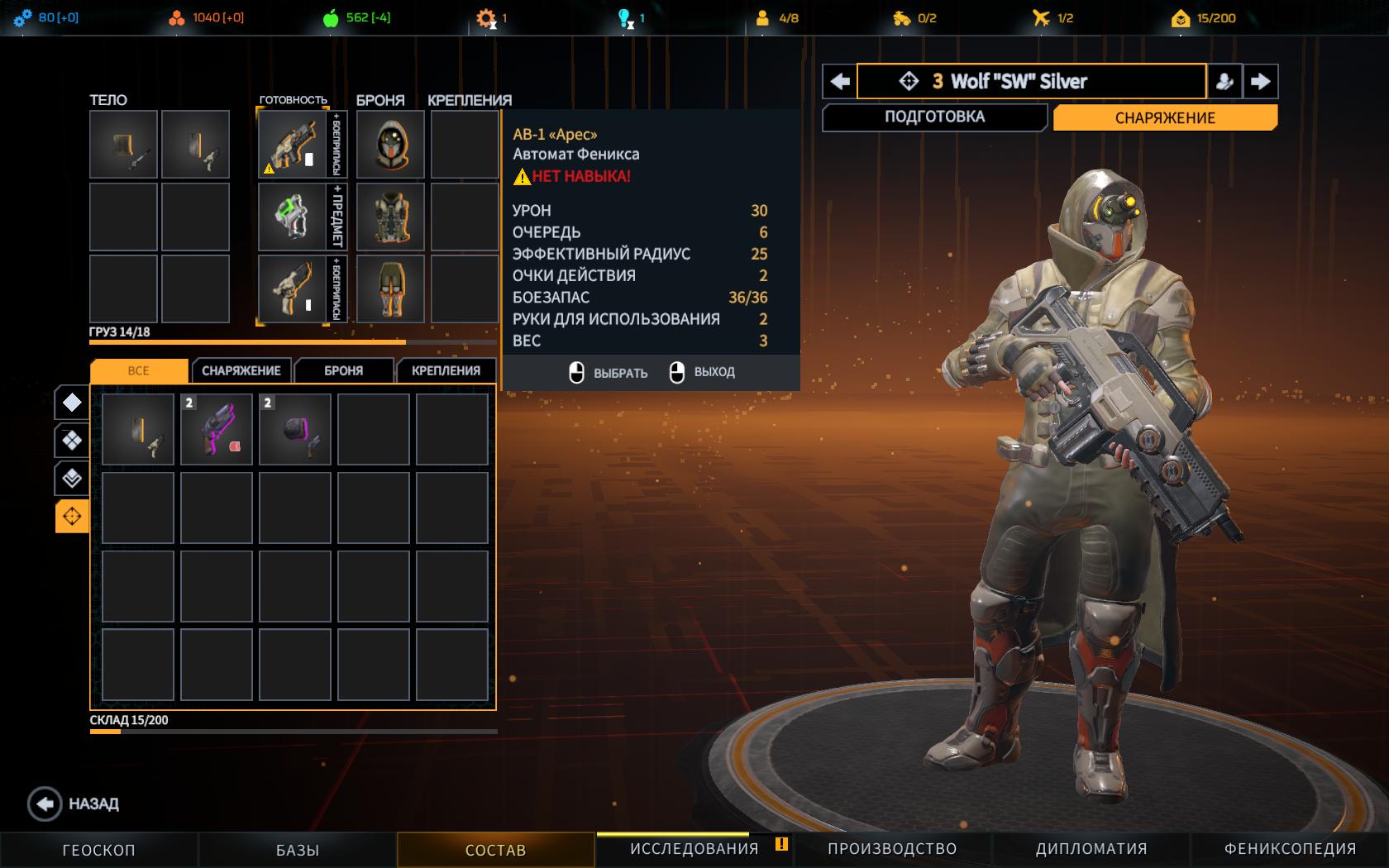Click the НАЗАД back button
The width and height of the screenshot is (1389, 868).
click(x=74, y=804)
